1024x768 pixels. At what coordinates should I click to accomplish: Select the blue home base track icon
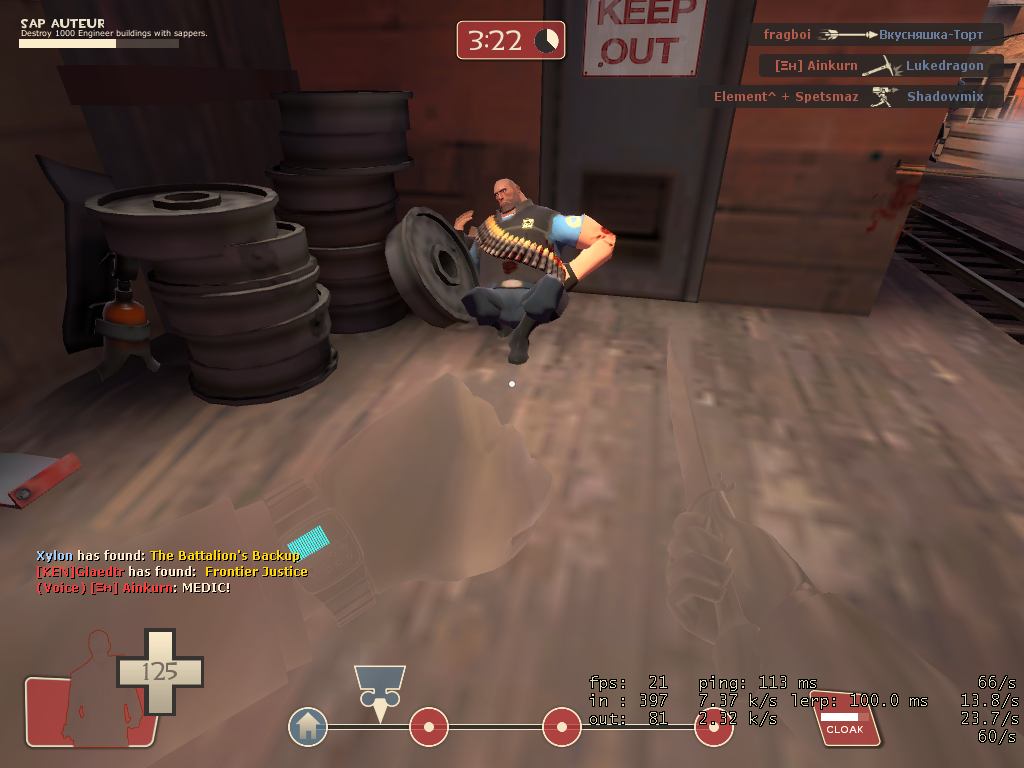click(308, 726)
